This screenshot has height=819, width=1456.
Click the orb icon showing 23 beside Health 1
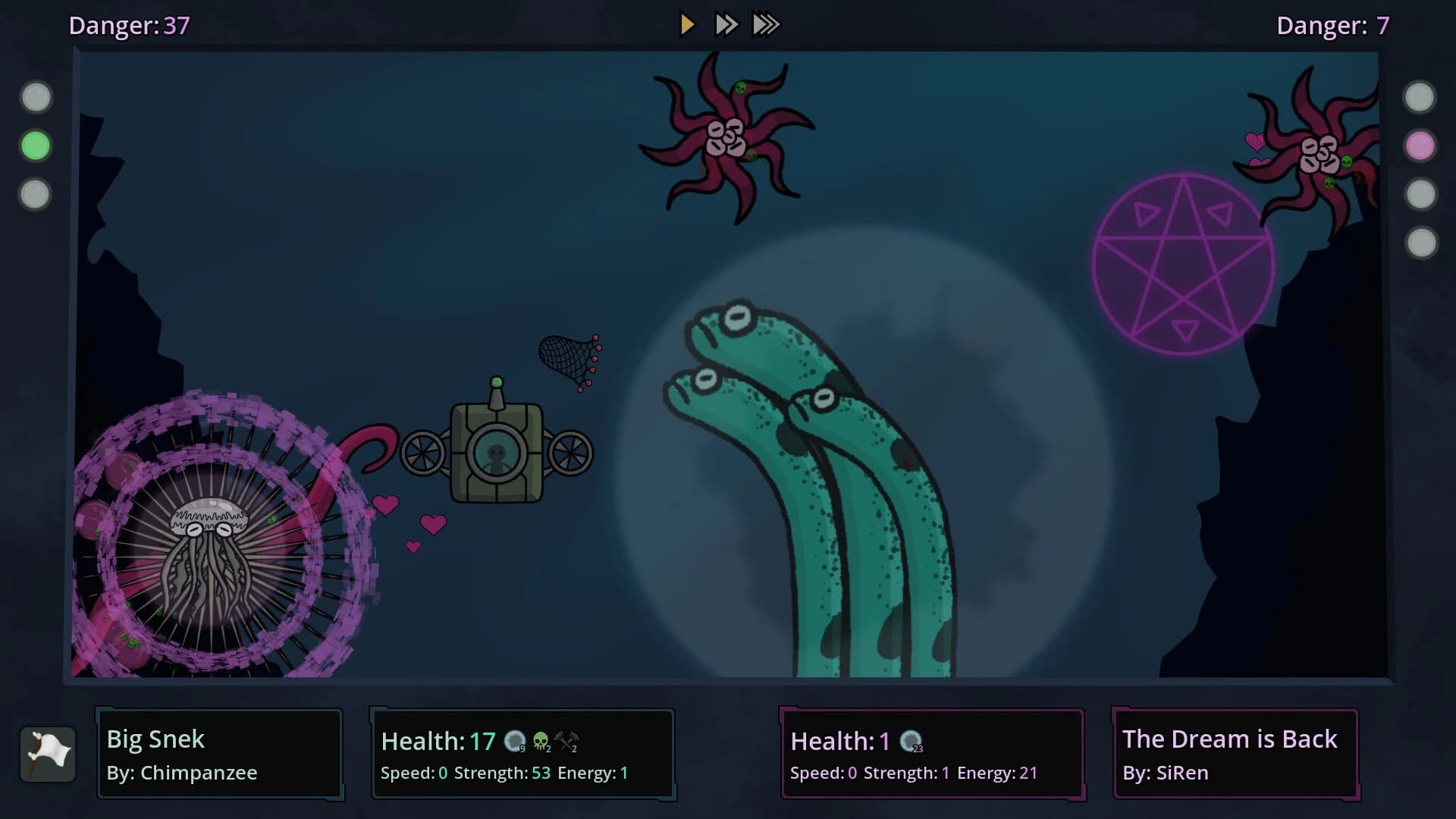(x=912, y=742)
